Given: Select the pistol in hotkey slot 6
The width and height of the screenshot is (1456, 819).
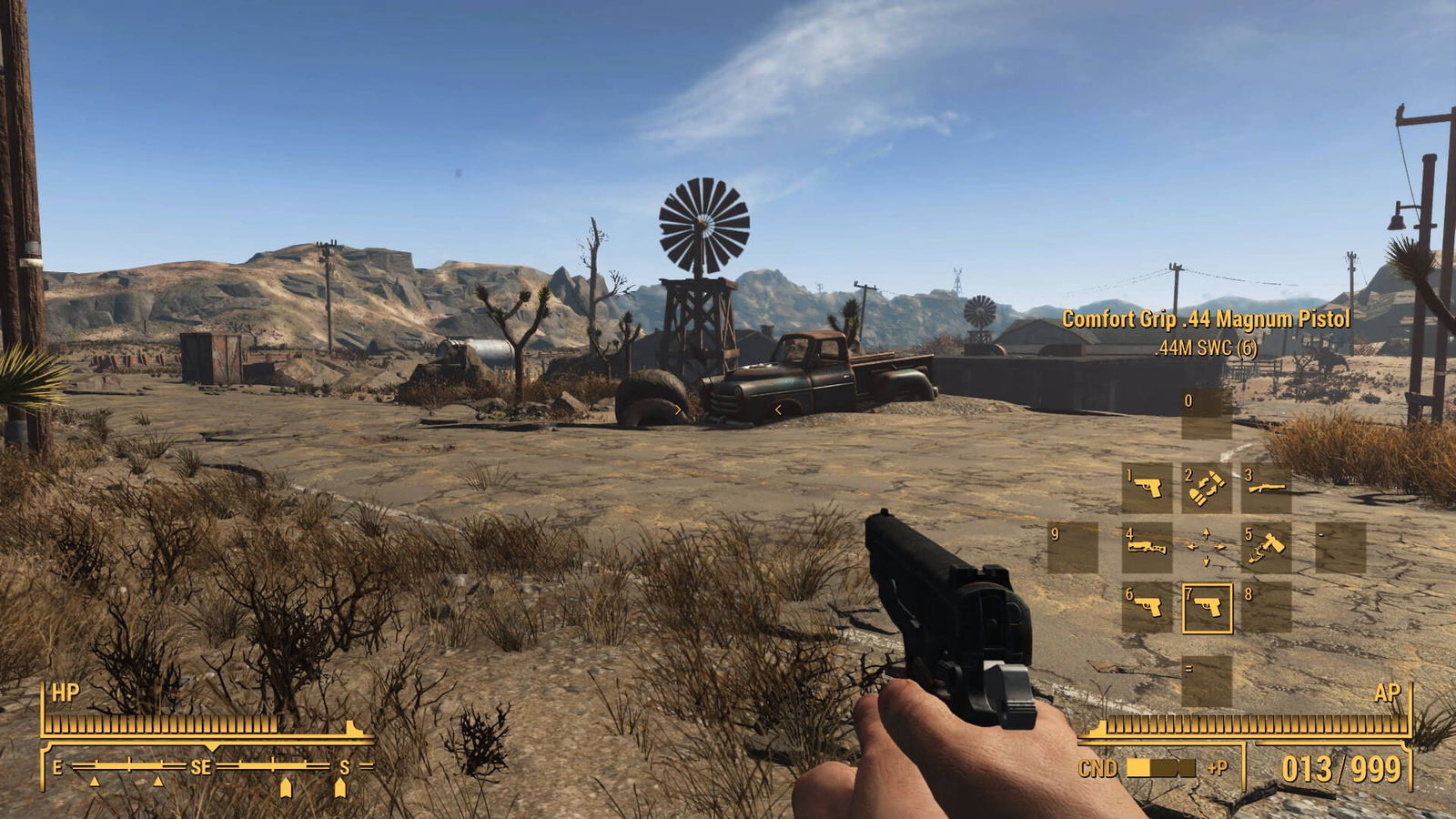Looking at the screenshot, I should coord(1148,605).
